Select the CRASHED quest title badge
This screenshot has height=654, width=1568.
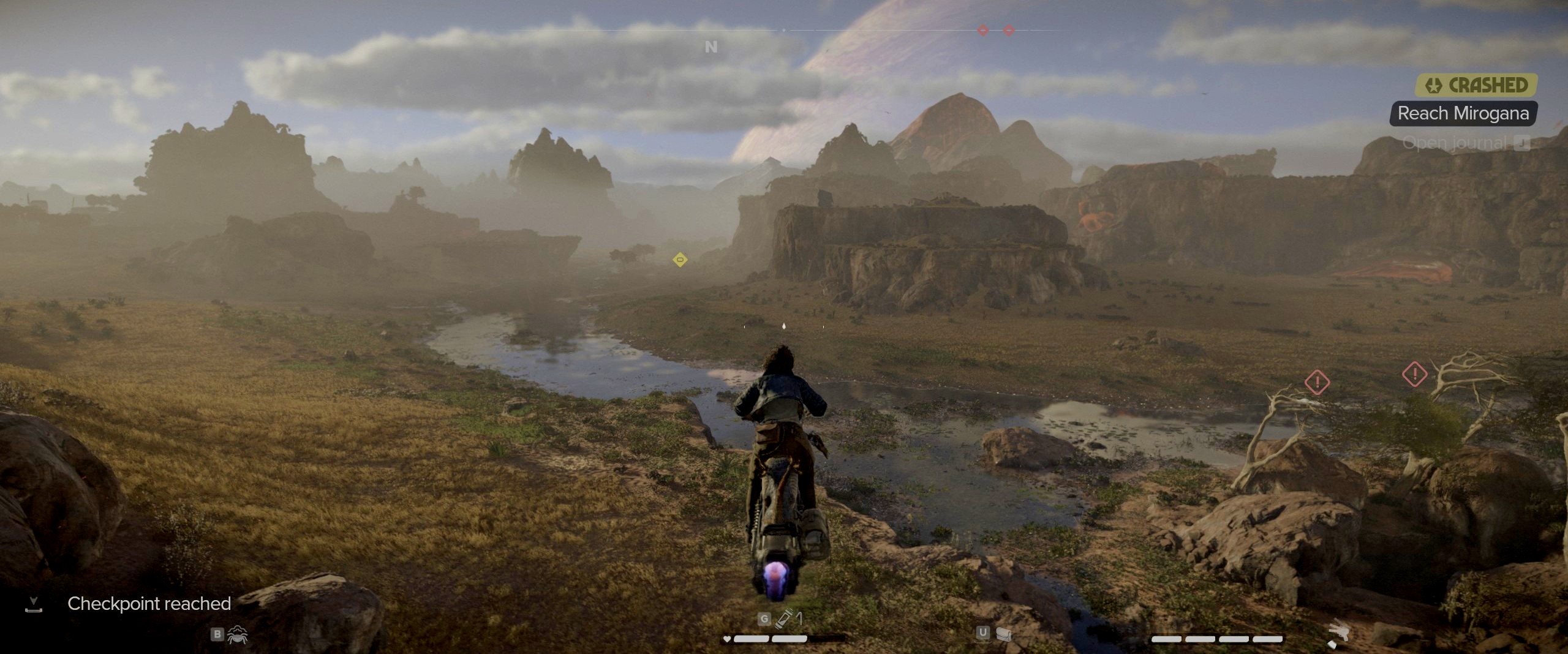point(1477,85)
